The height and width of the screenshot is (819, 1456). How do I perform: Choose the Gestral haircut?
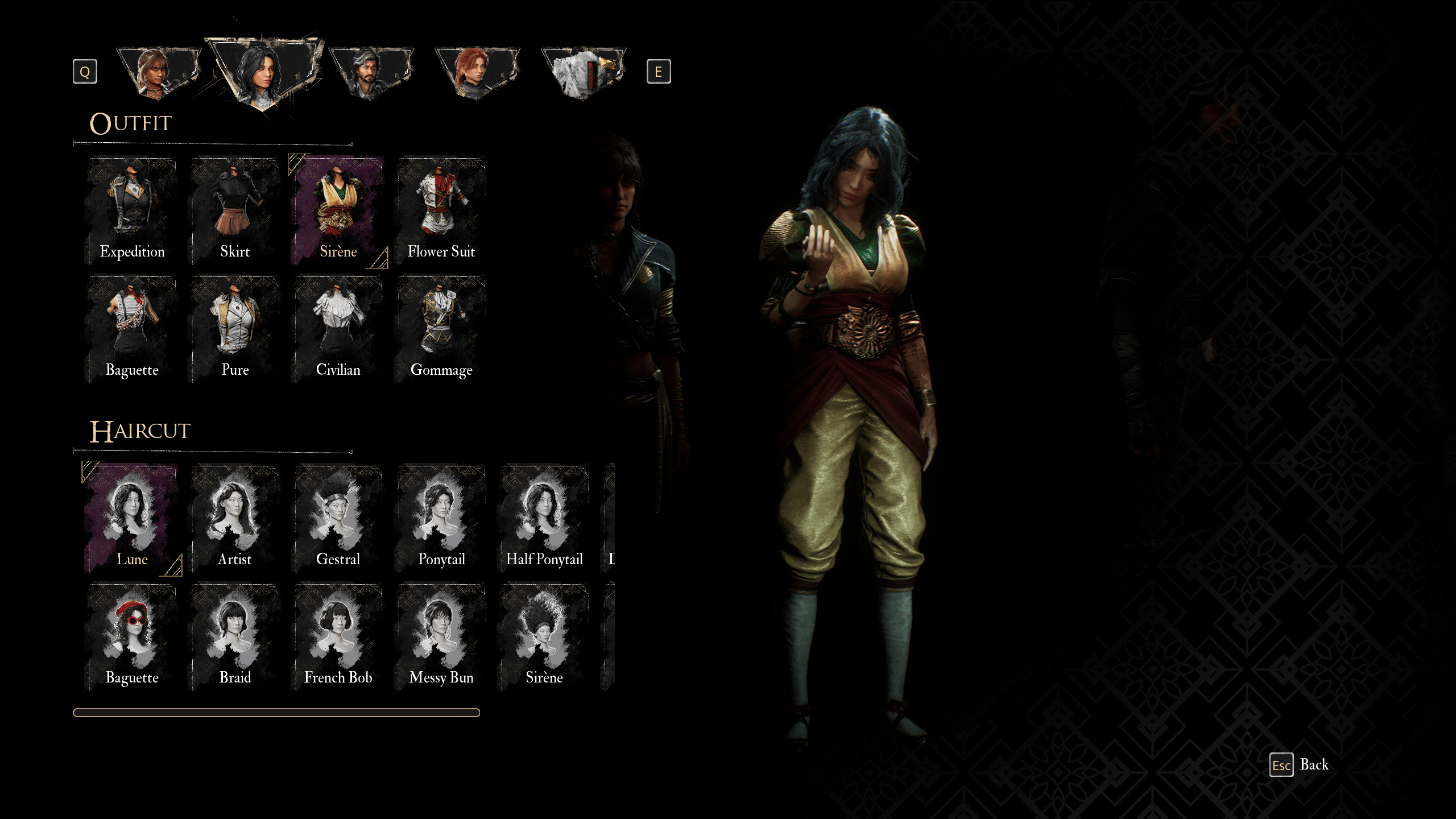pyautogui.click(x=338, y=519)
